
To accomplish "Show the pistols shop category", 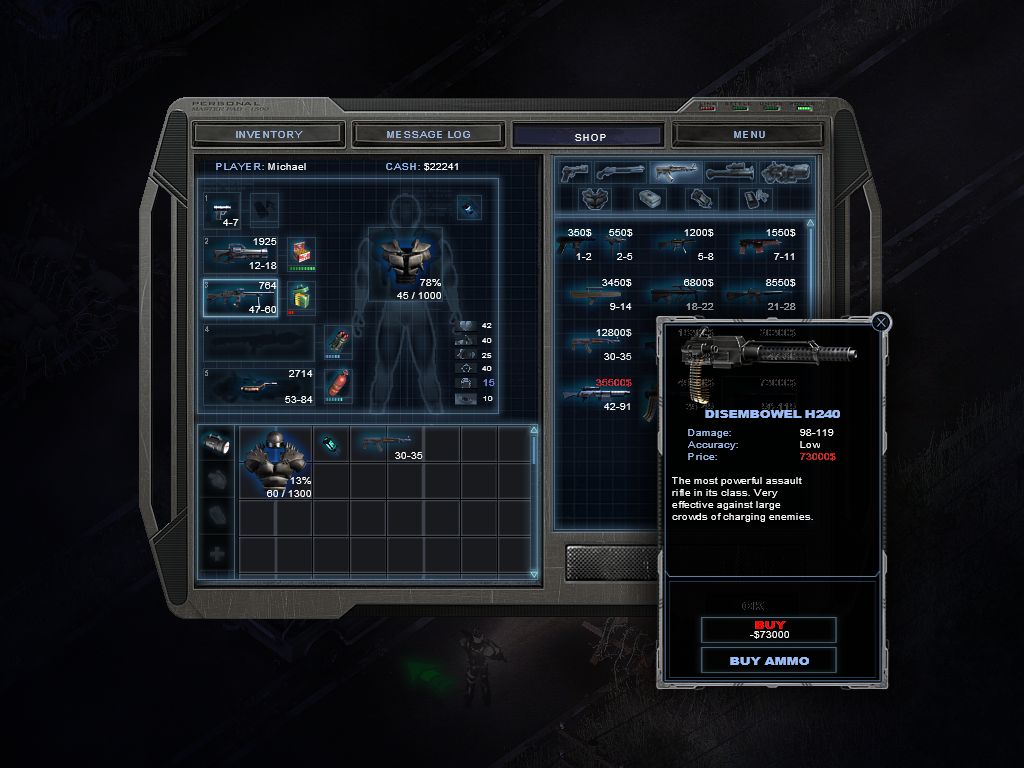I will point(574,172).
